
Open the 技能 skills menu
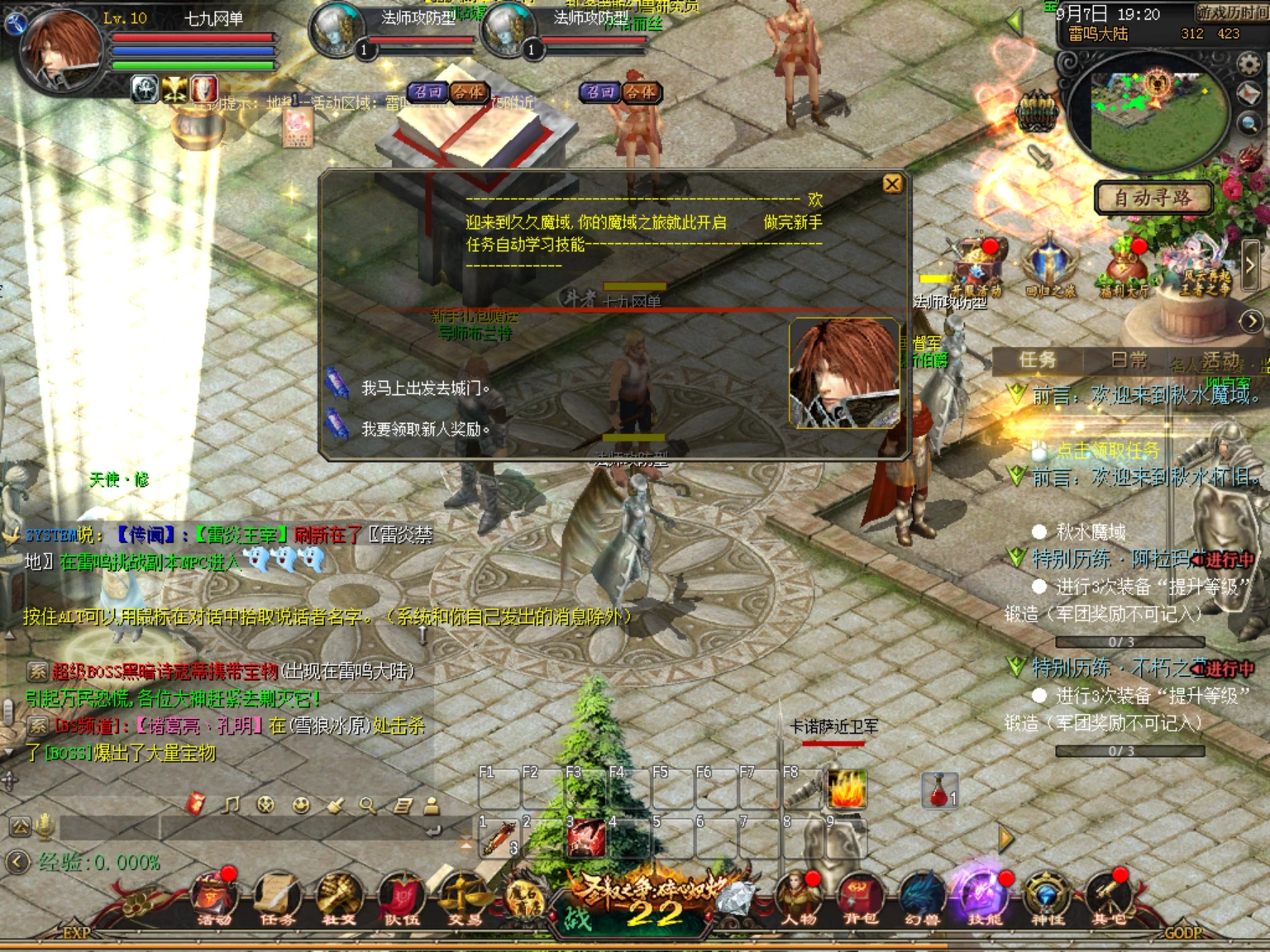(x=984, y=897)
